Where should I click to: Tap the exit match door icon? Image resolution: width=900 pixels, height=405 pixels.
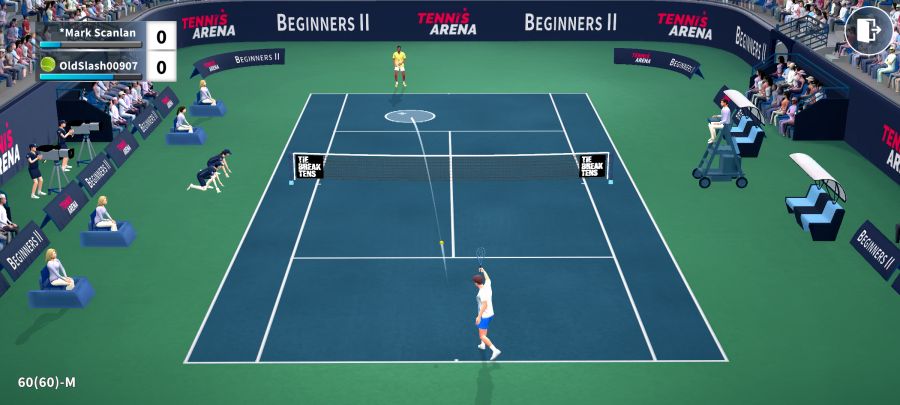868,31
